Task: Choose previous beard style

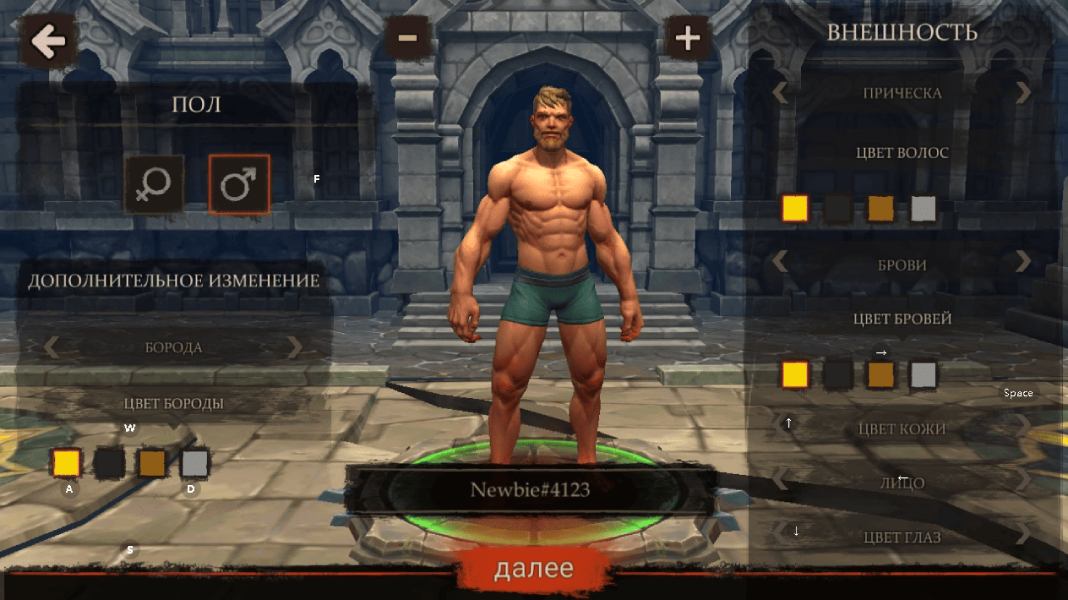Action: coord(50,347)
